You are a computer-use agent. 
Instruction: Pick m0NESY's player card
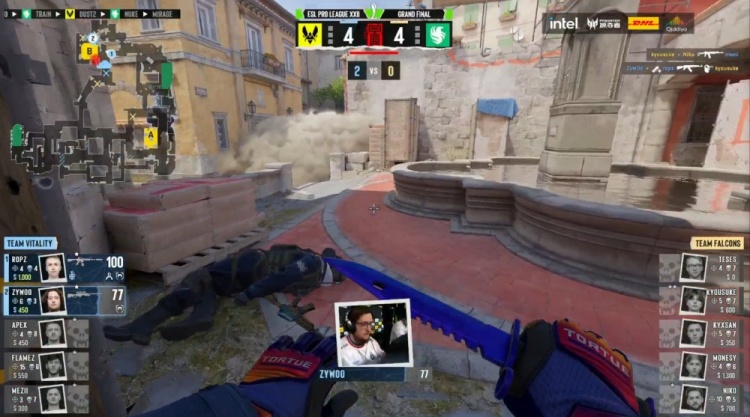(x=700, y=365)
